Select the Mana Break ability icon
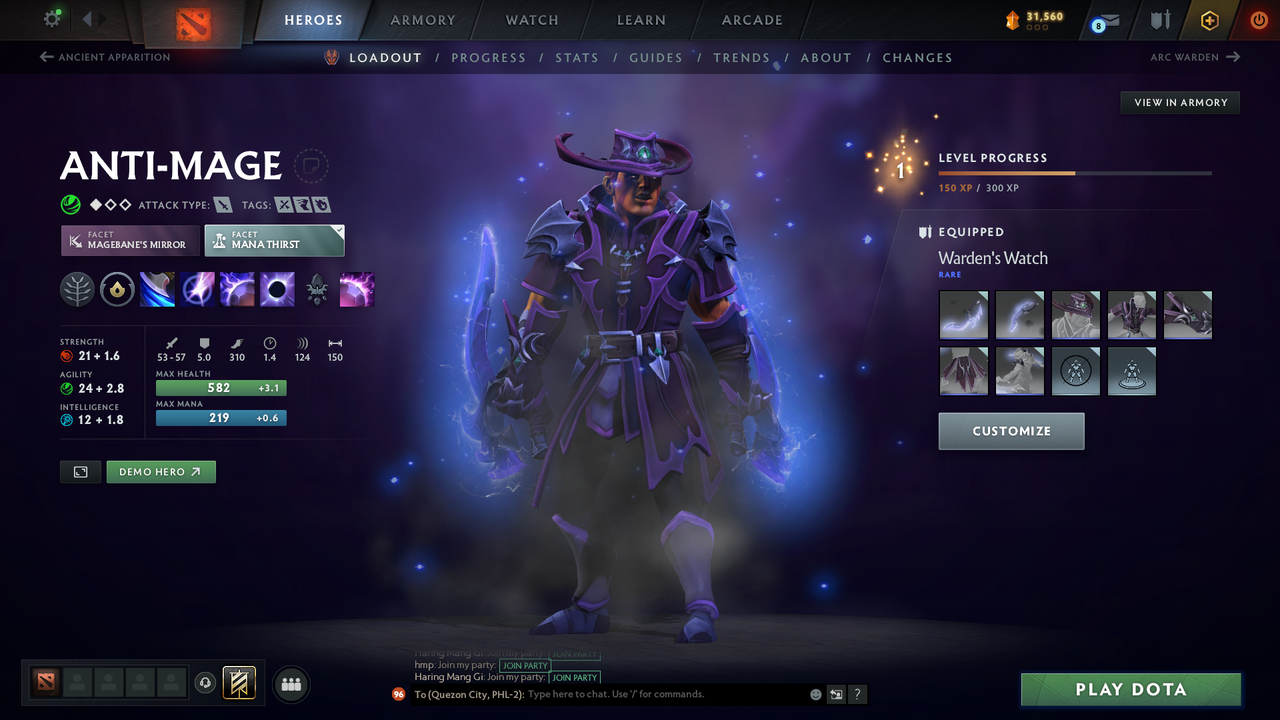 (x=157, y=290)
